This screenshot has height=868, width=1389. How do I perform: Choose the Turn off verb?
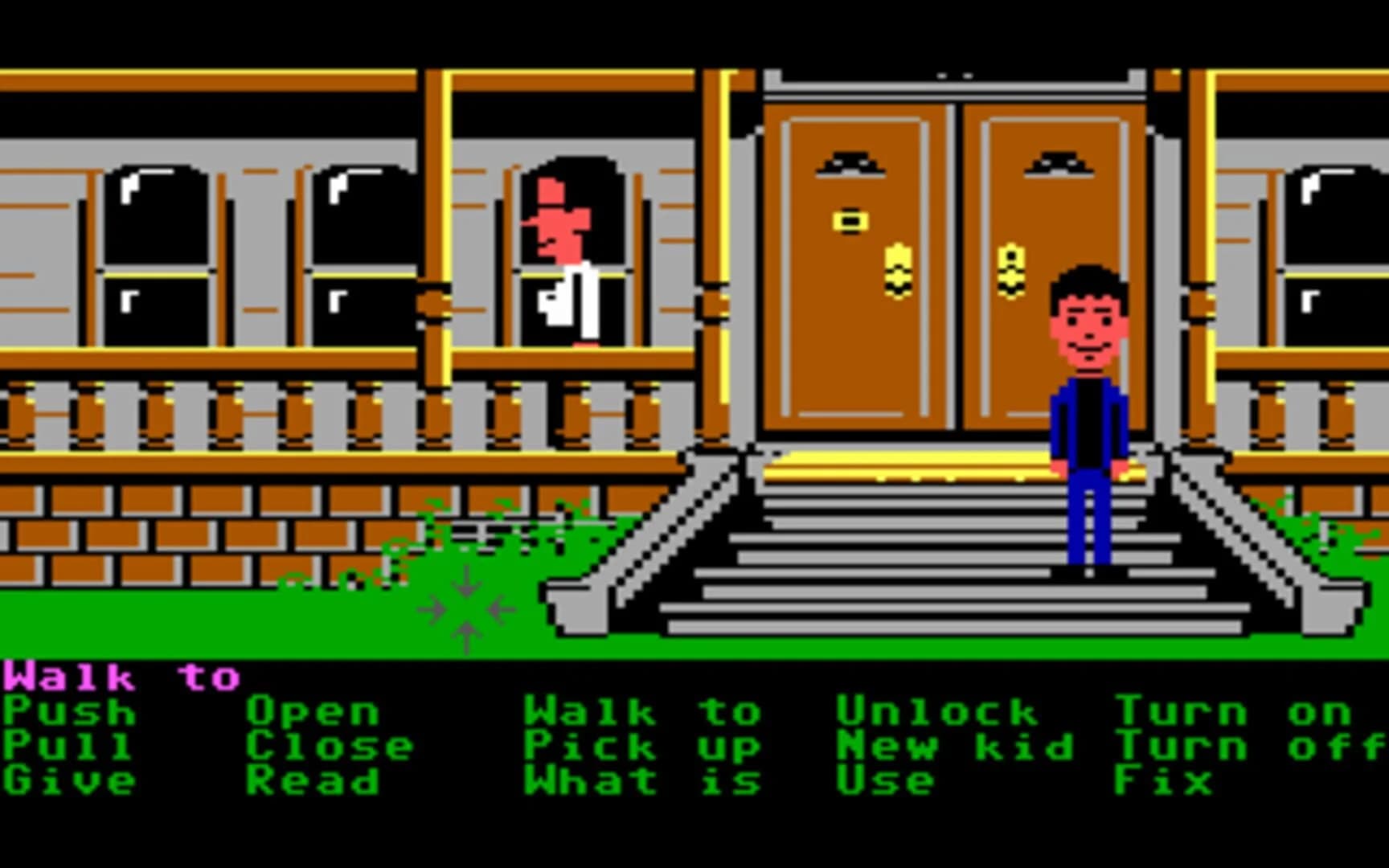pyautogui.click(x=1250, y=746)
